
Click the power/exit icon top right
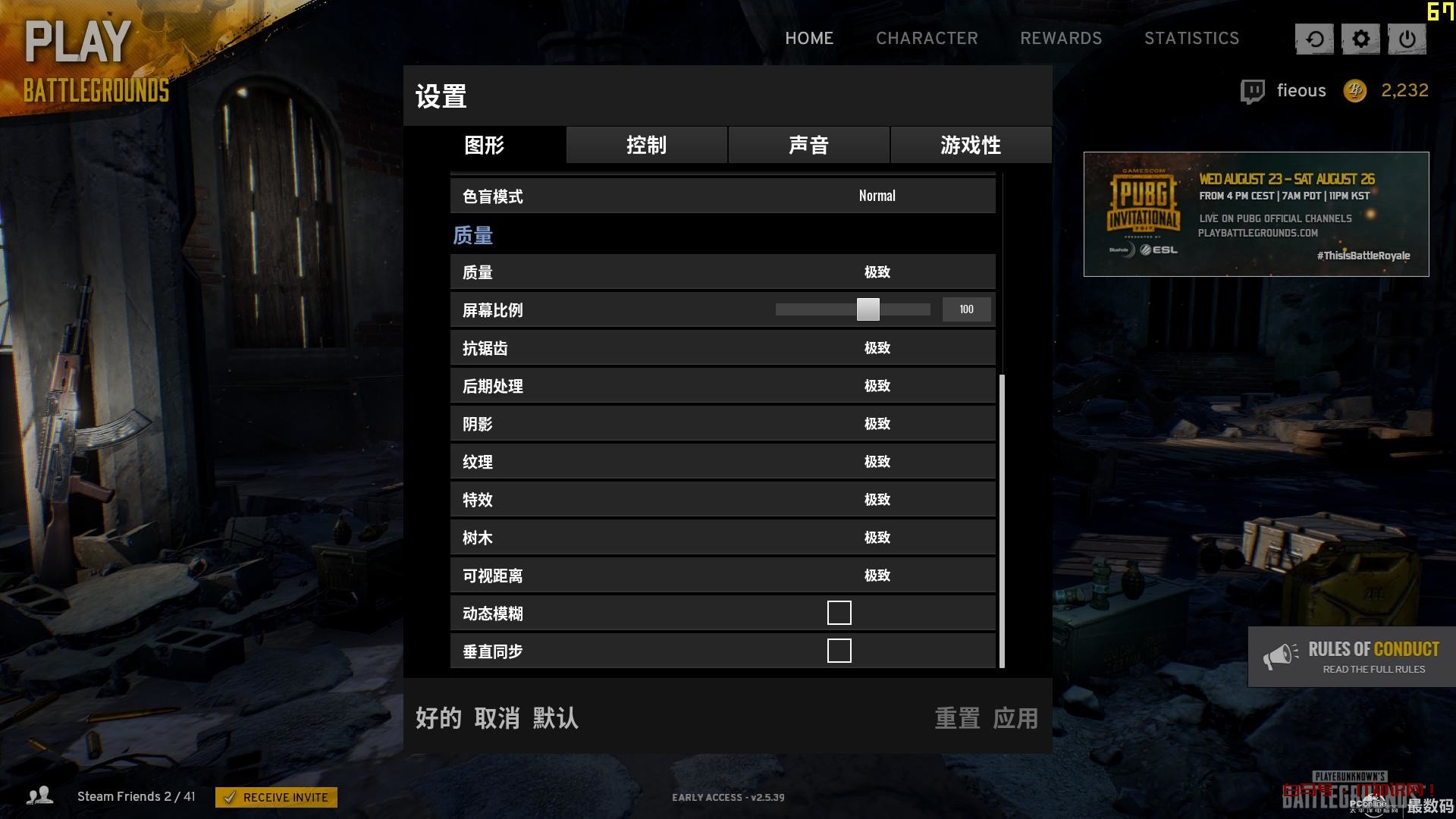click(x=1407, y=39)
